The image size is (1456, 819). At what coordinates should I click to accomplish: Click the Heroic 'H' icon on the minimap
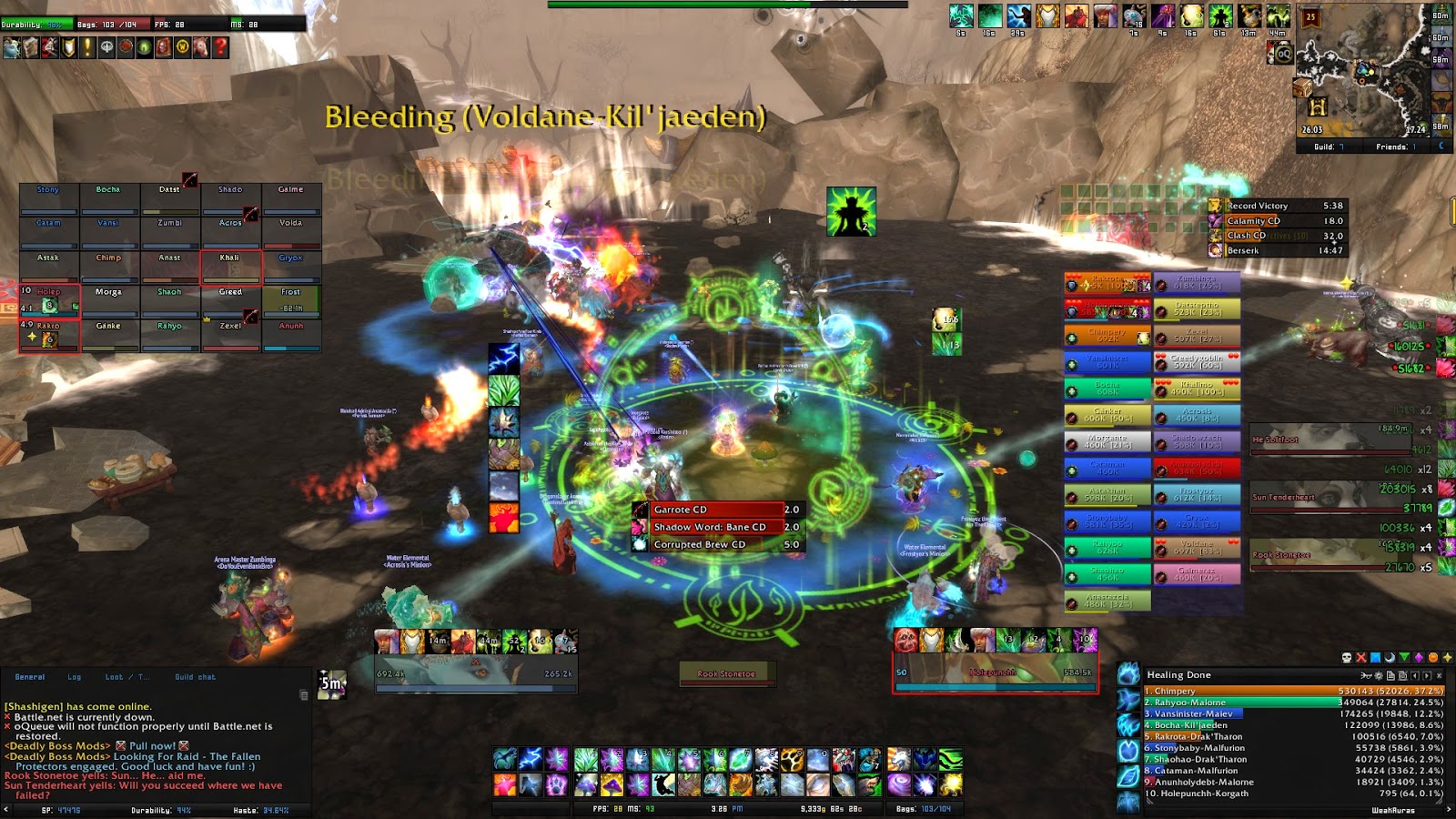[x=1318, y=106]
